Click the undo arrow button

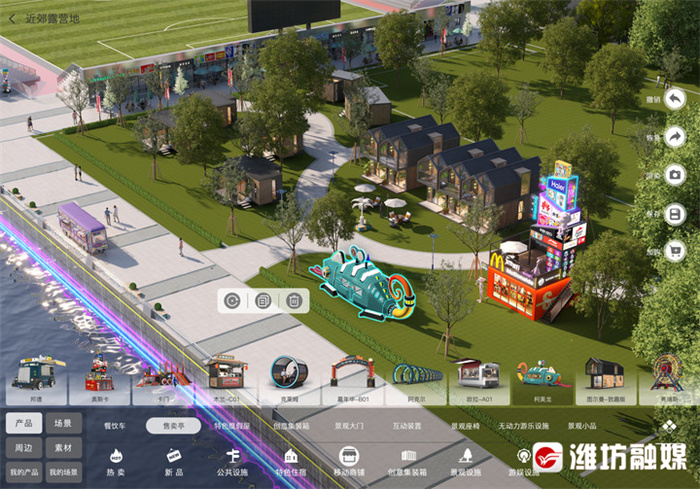[x=675, y=99]
